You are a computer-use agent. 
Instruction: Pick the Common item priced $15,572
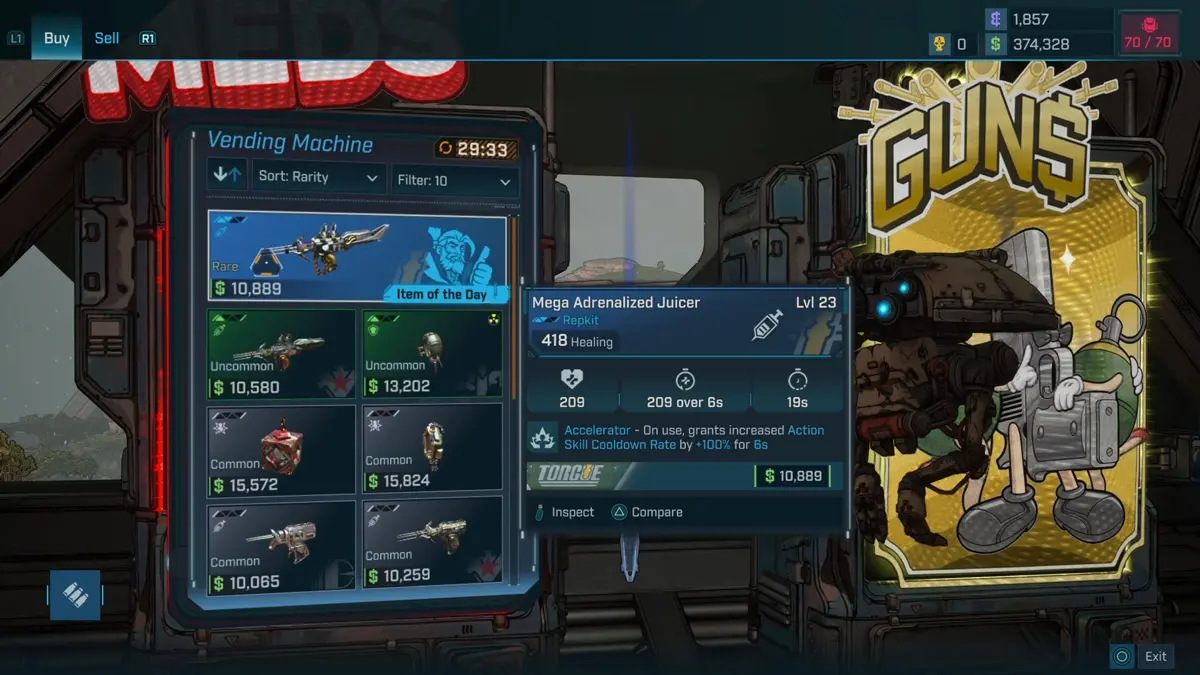click(282, 449)
